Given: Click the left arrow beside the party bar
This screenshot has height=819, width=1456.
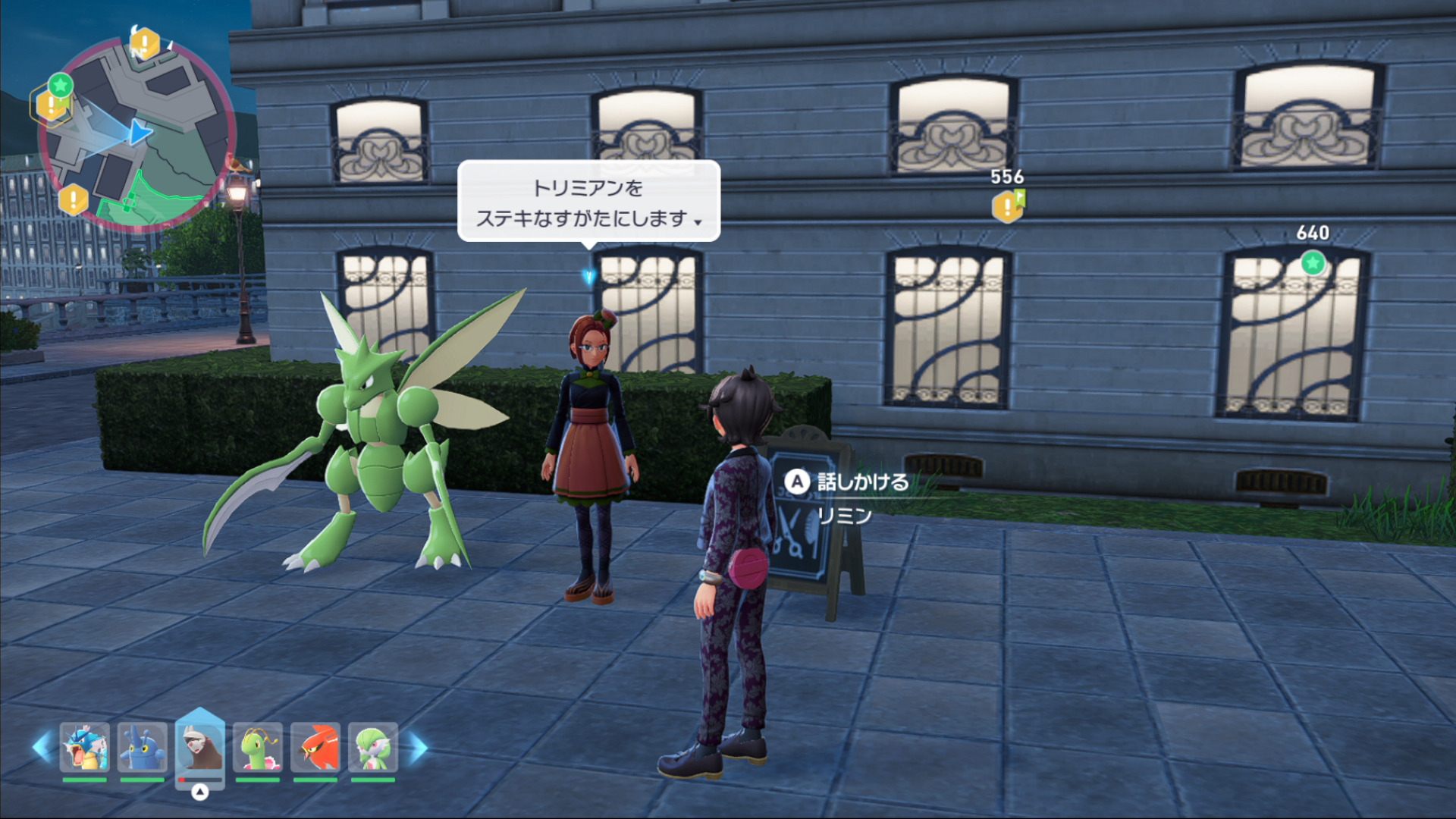Looking at the screenshot, I should (x=42, y=747).
